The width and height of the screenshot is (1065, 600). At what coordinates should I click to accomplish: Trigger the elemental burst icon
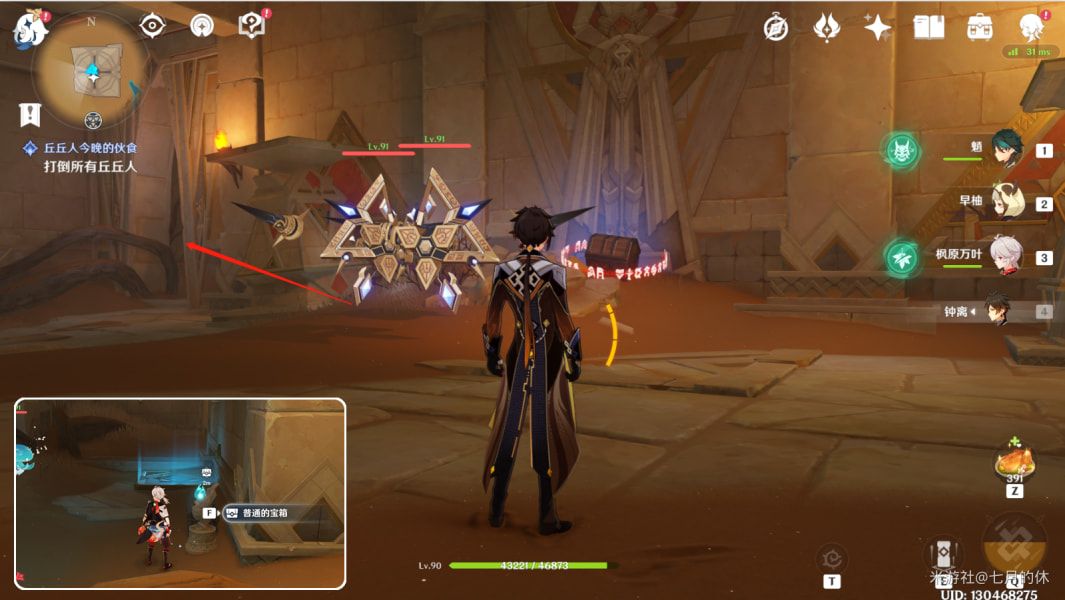(x=1014, y=546)
